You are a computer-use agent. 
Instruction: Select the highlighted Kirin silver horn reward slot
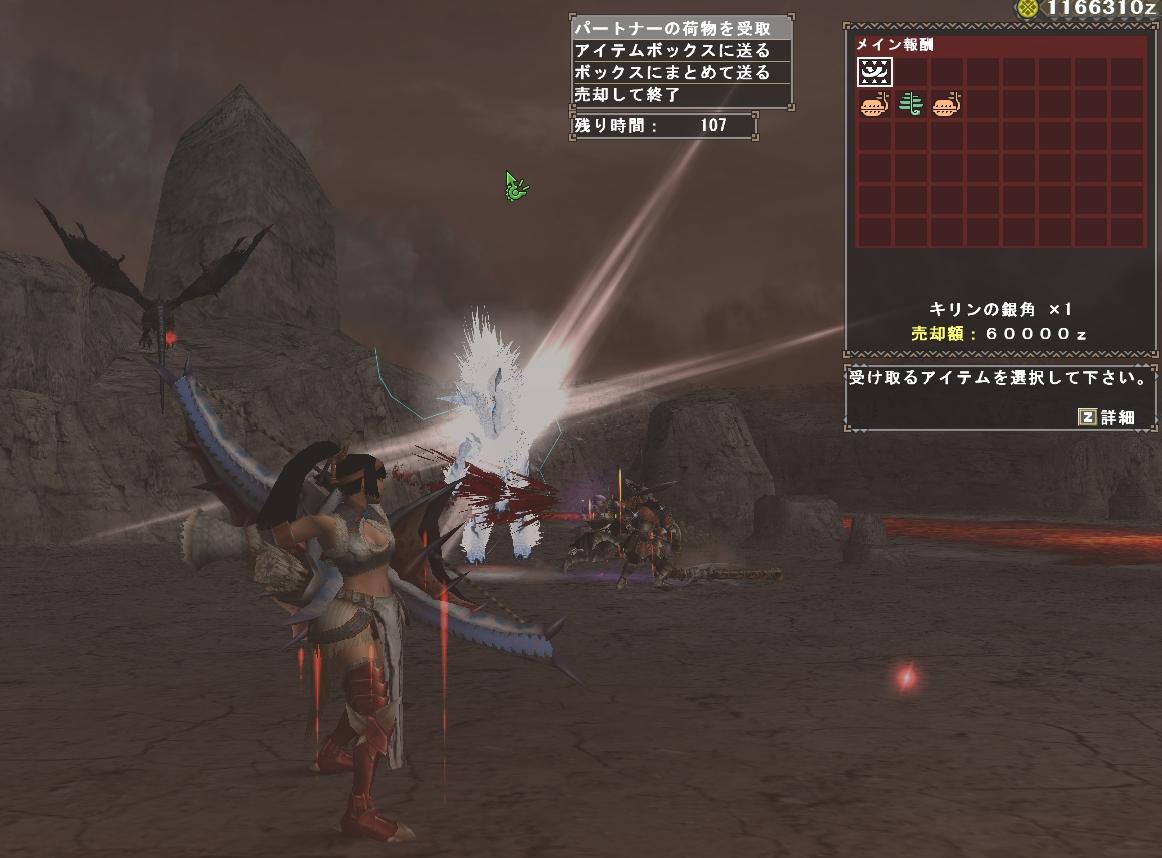click(875, 72)
